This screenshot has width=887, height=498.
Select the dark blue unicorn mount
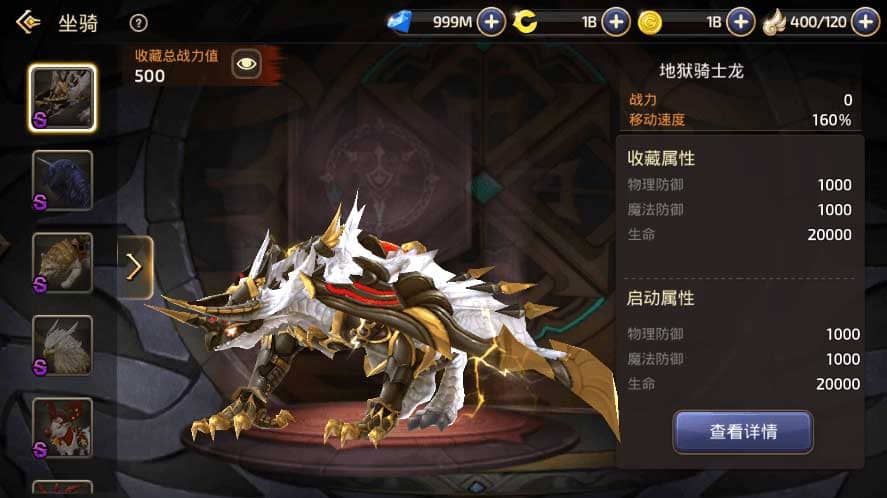tap(62, 180)
